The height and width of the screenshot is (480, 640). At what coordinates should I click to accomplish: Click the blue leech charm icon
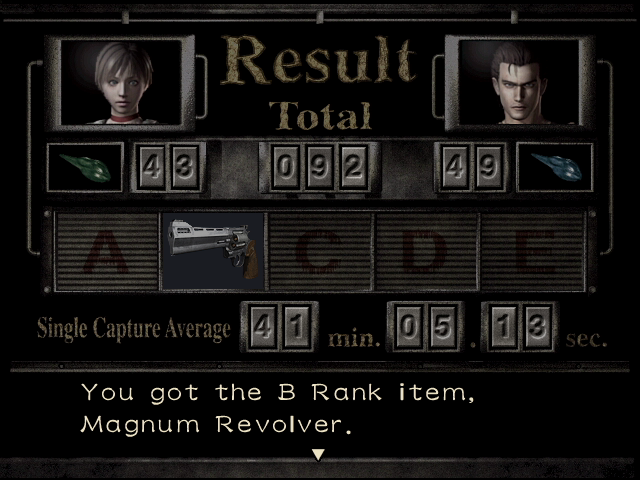click(554, 167)
